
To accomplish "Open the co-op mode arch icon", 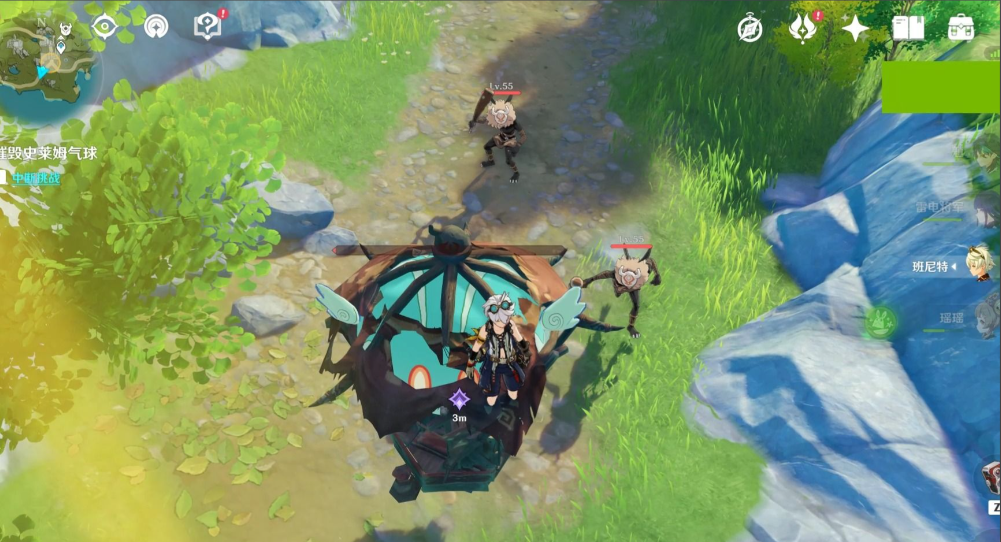I will coord(156,26).
